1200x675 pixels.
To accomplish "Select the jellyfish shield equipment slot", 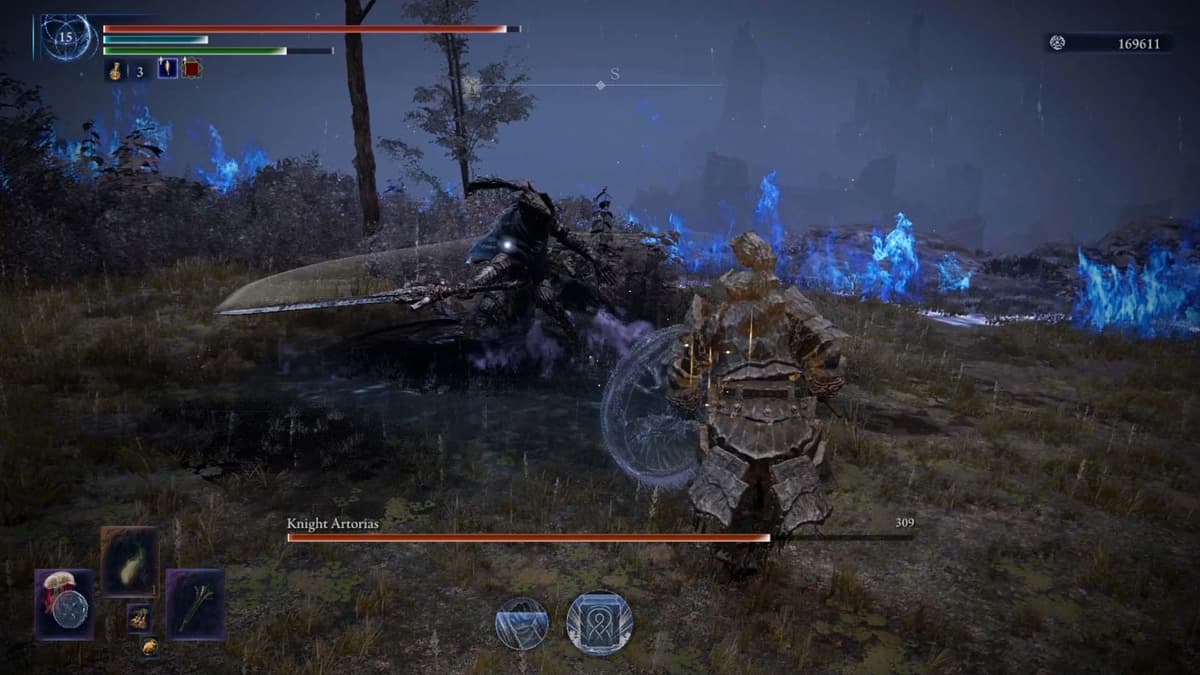I will pyautogui.click(x=65, y=604).
